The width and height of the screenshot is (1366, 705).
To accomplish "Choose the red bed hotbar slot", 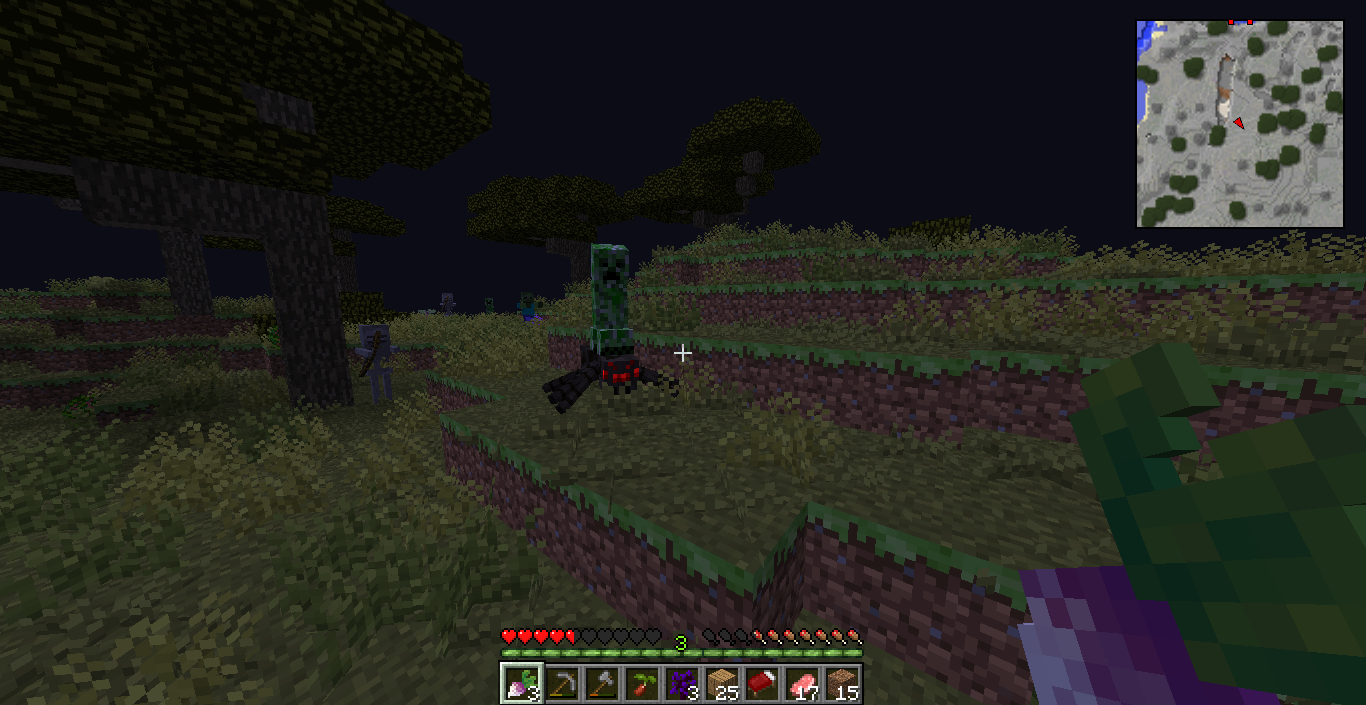I will pos(761,684).
